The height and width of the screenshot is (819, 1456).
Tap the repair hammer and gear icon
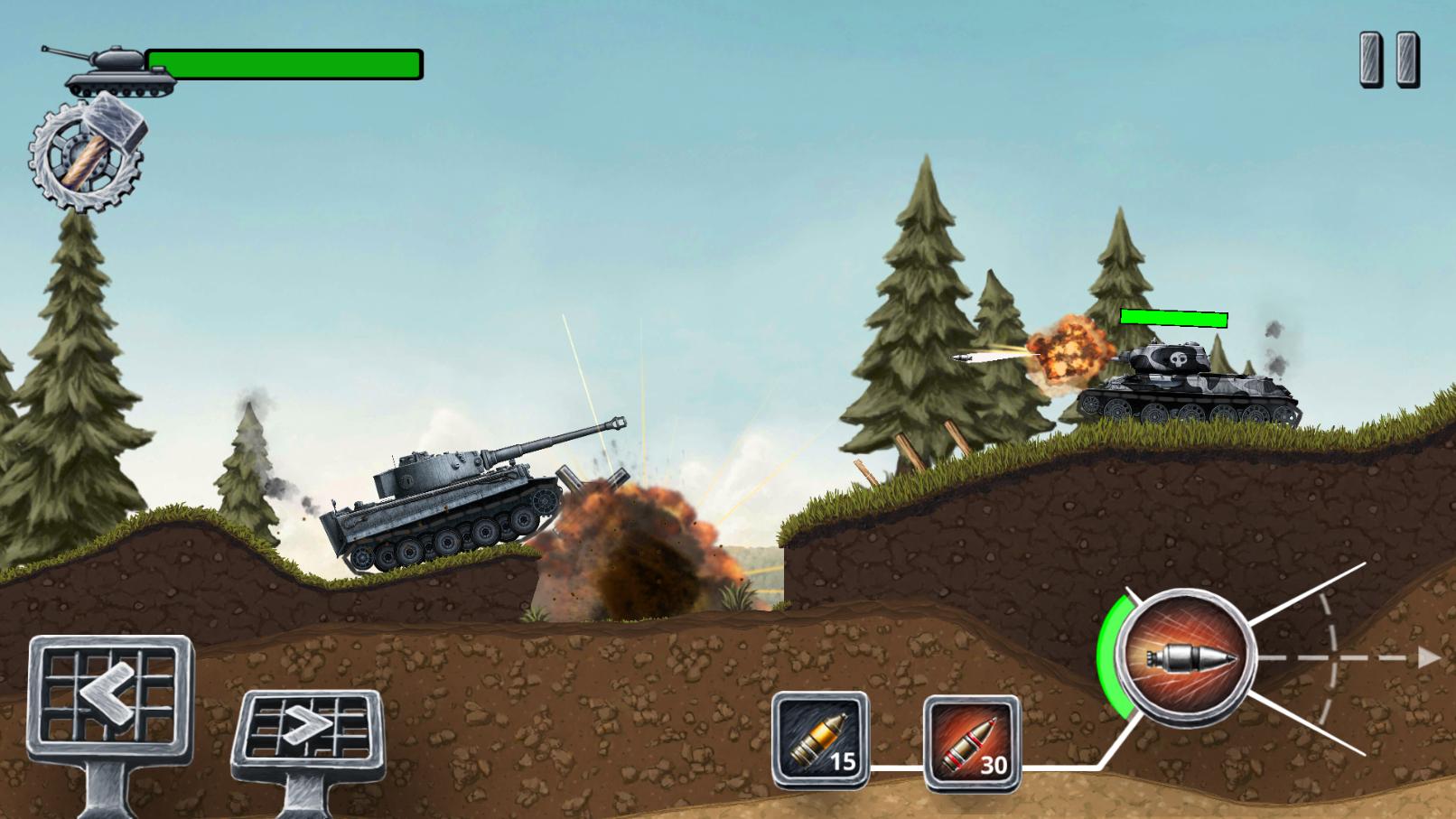point(86,154)
